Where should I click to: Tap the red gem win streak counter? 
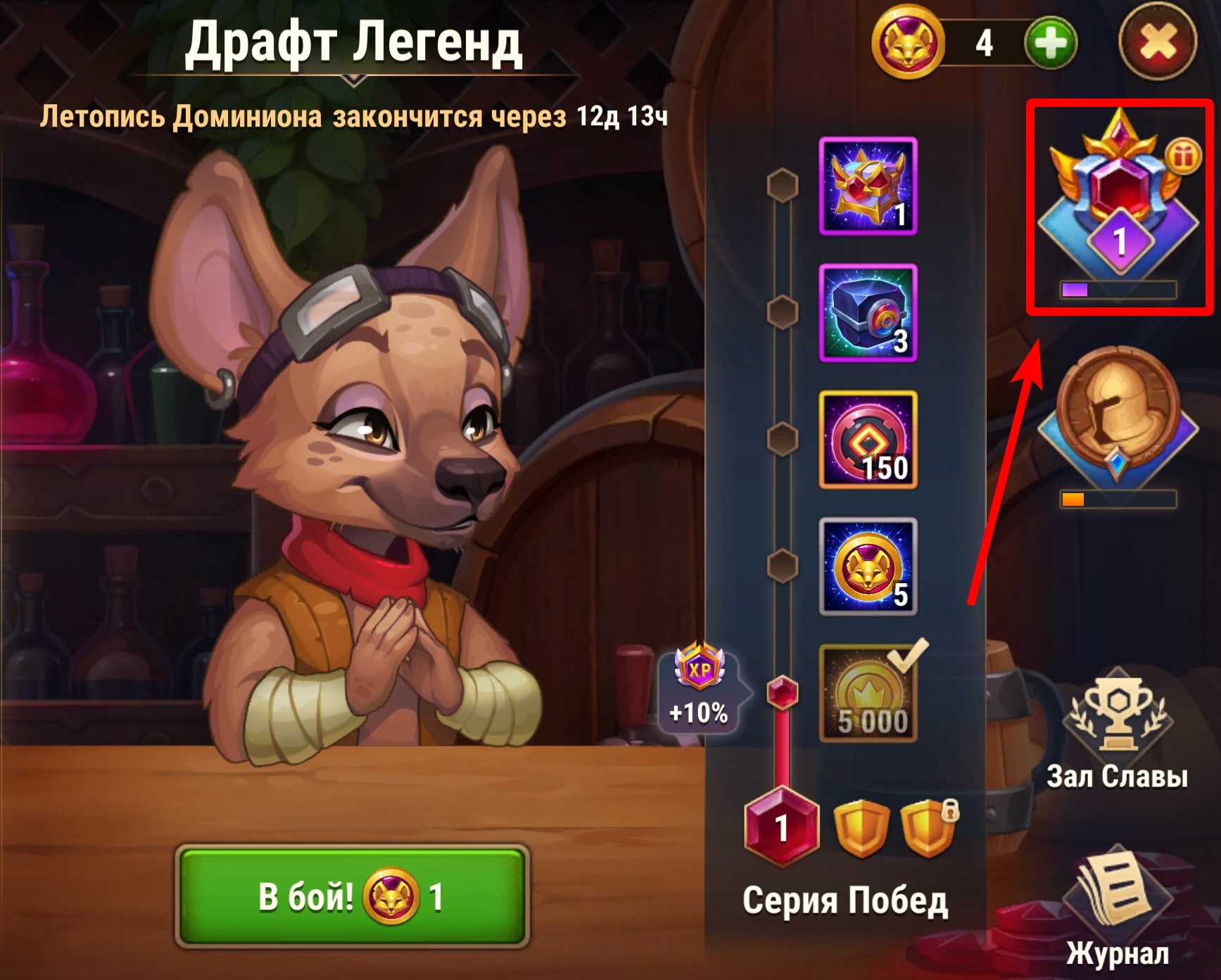781,827
